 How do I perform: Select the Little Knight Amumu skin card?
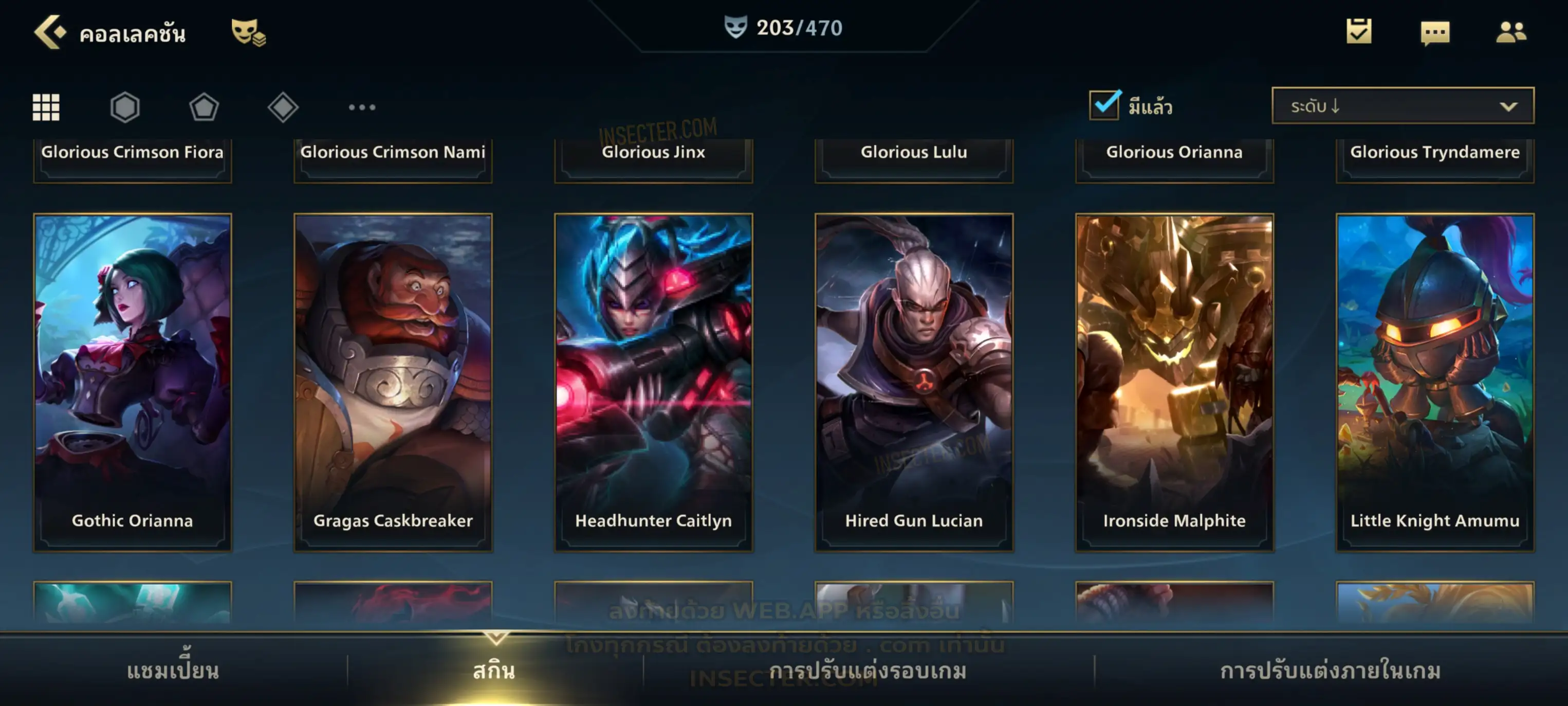coord(1435,382)
